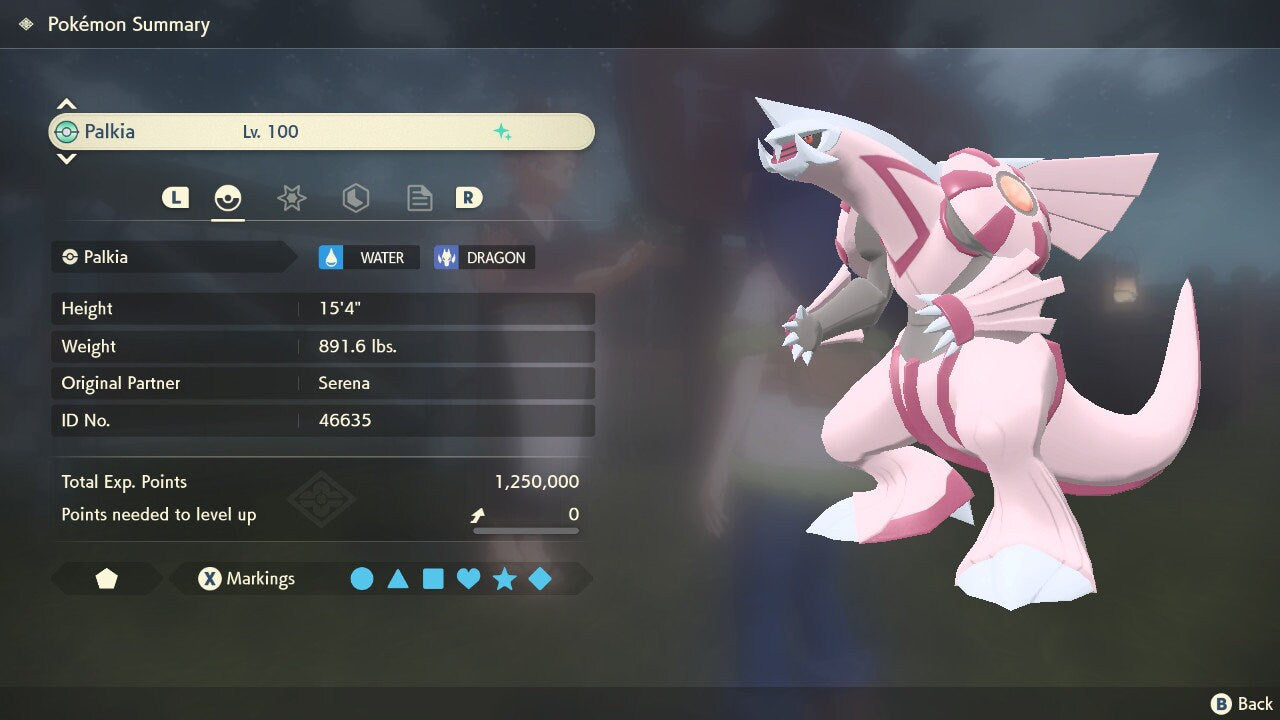This screenshot has width=1280, height=720.
Task: Toggle the triangle marking
Action: pos(398,579)
